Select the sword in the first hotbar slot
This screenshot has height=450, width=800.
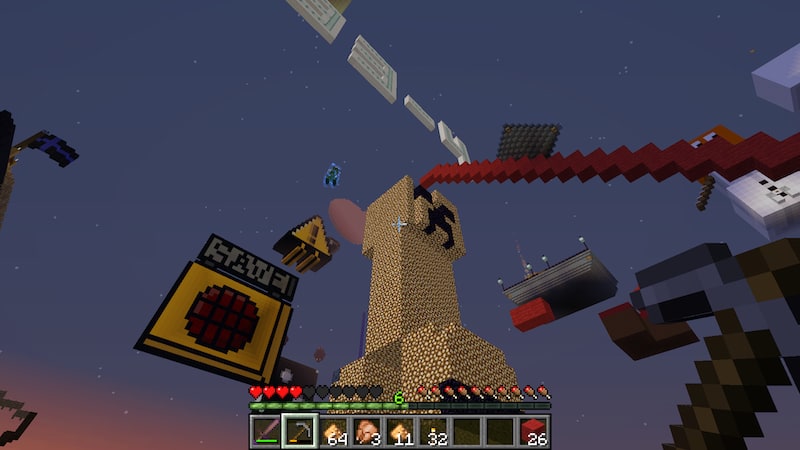pyautogui.click(x=266, y=431)
